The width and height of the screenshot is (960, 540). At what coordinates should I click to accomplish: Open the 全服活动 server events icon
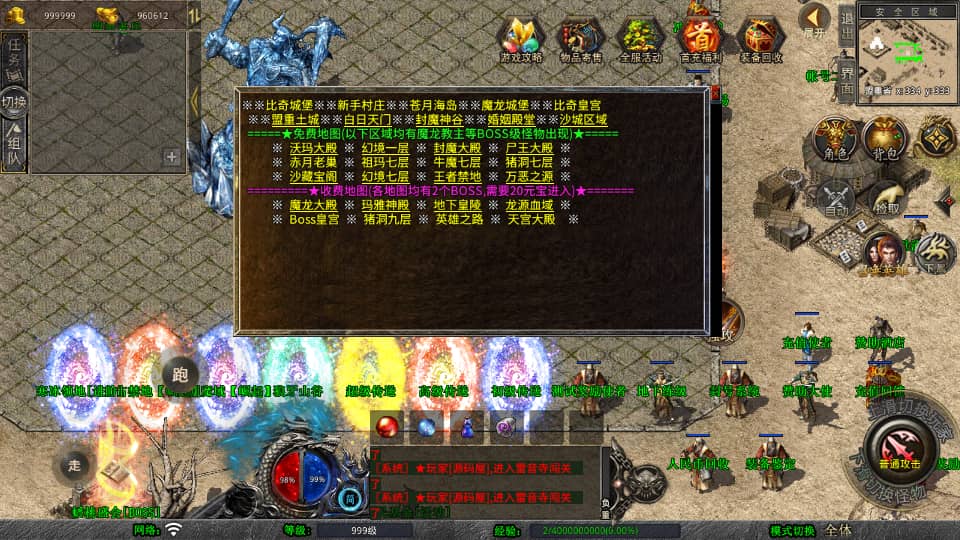click(641, 39)
